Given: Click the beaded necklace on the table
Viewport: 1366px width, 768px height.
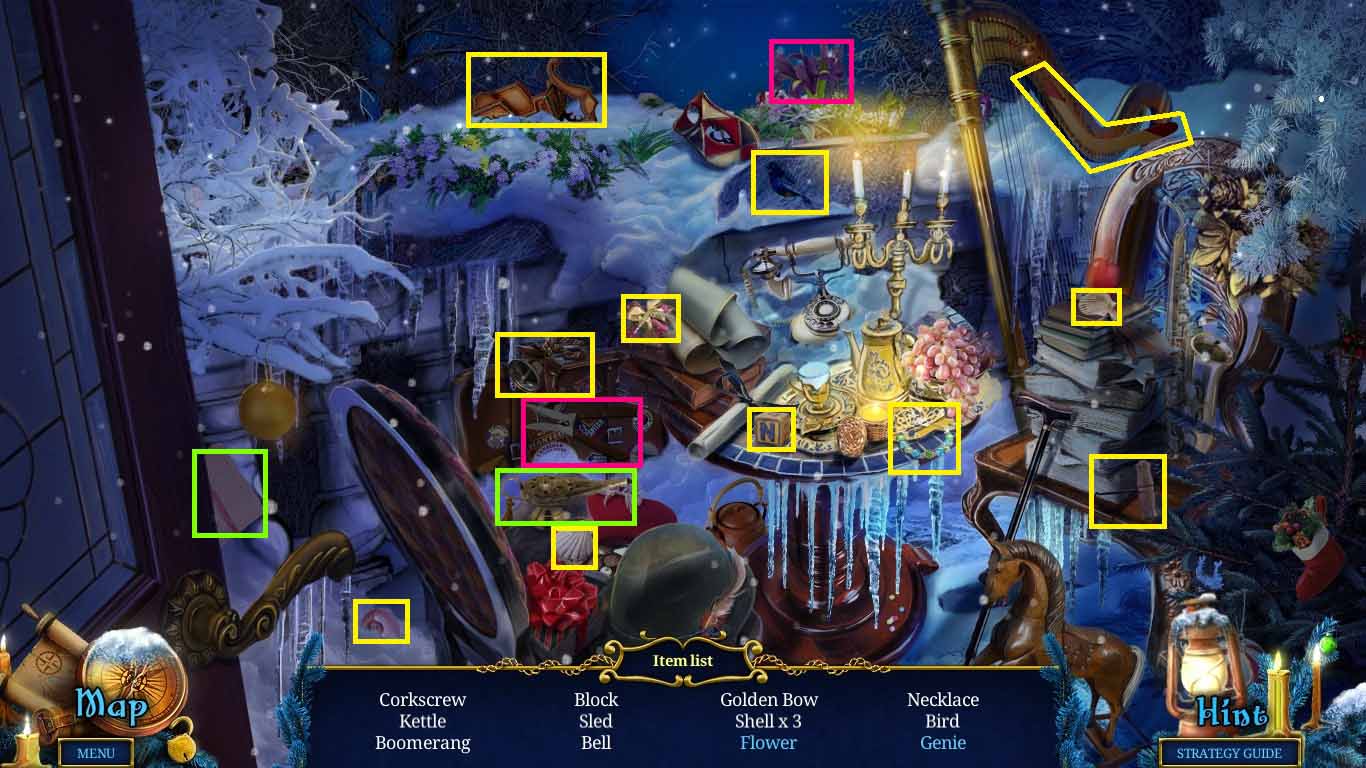Looking at the screenshot, I should (x=922, y=437).
